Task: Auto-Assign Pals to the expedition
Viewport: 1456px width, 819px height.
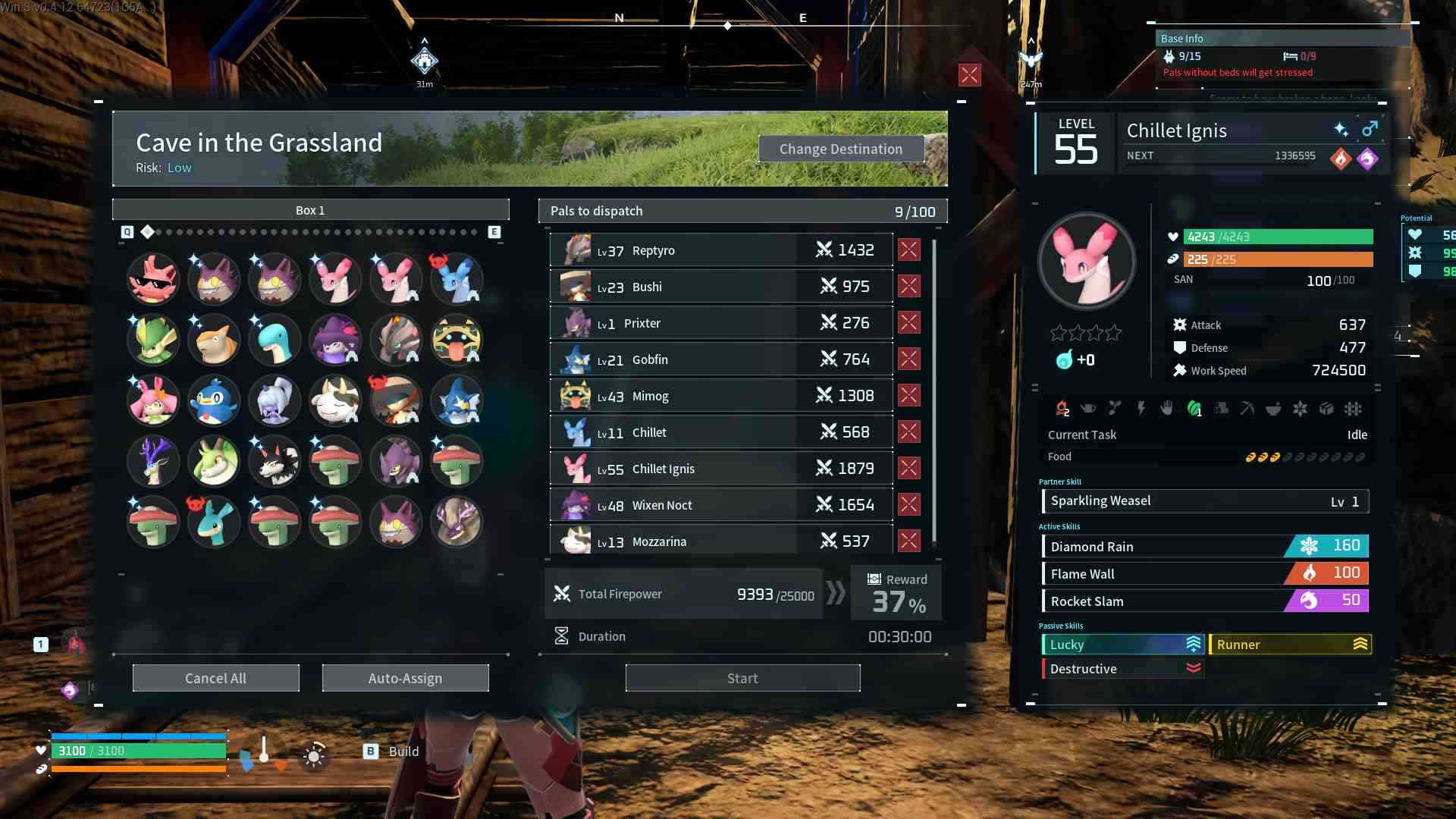Action: [405, 678]
